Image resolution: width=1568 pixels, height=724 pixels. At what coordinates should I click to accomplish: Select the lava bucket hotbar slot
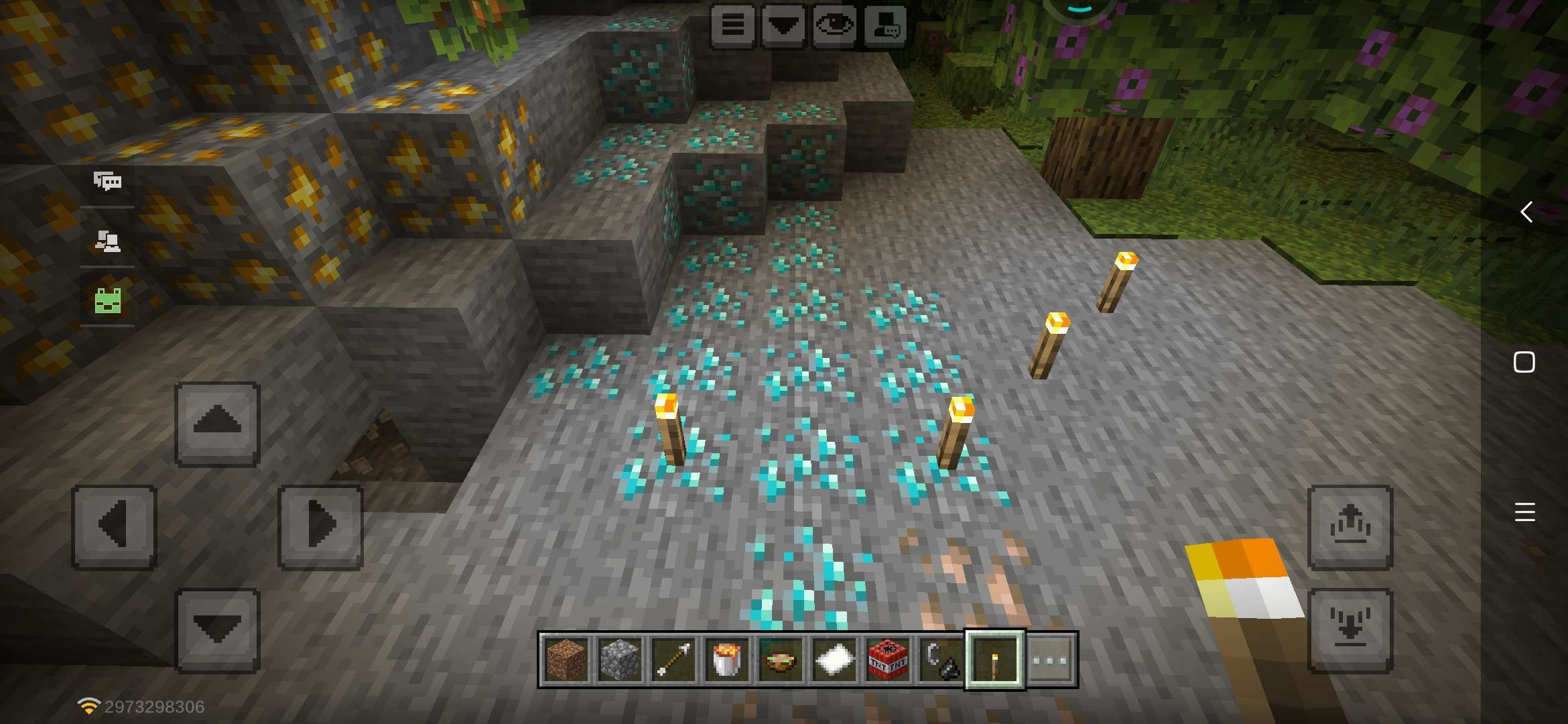click(727, 660)
